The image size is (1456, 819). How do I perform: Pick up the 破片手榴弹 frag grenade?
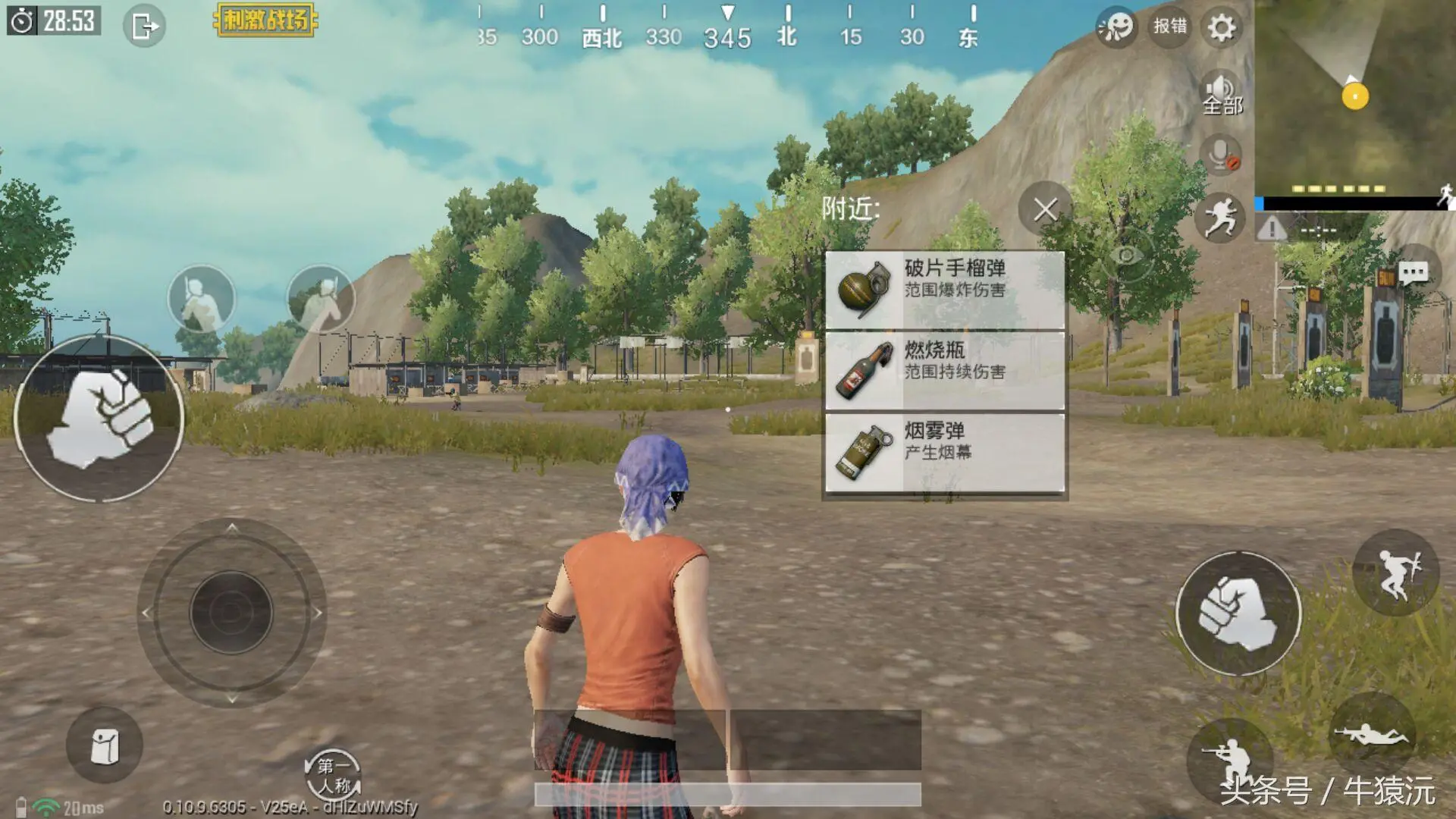[x=944, y=288]
